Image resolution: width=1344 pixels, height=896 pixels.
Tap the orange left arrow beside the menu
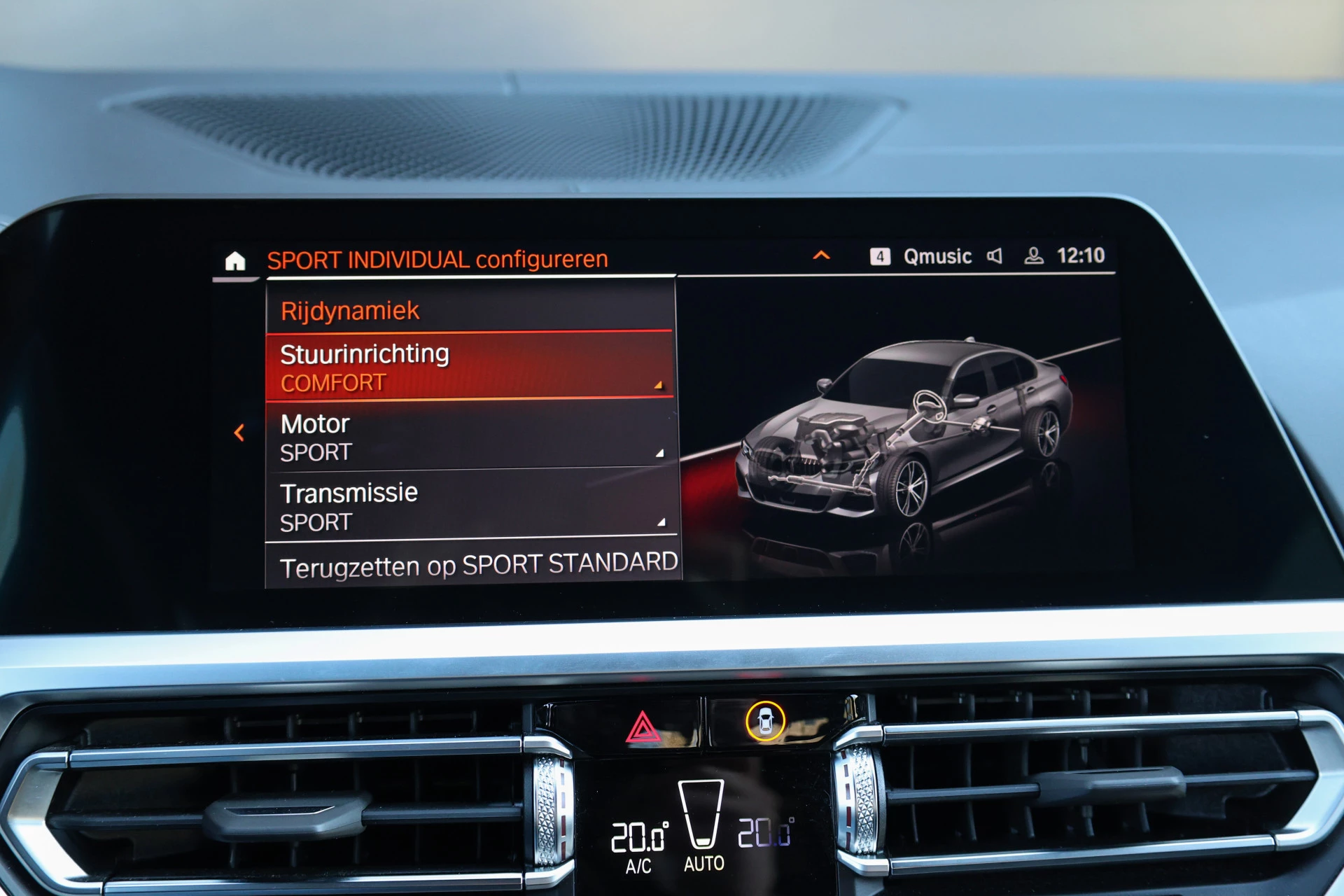click(240, 434)
